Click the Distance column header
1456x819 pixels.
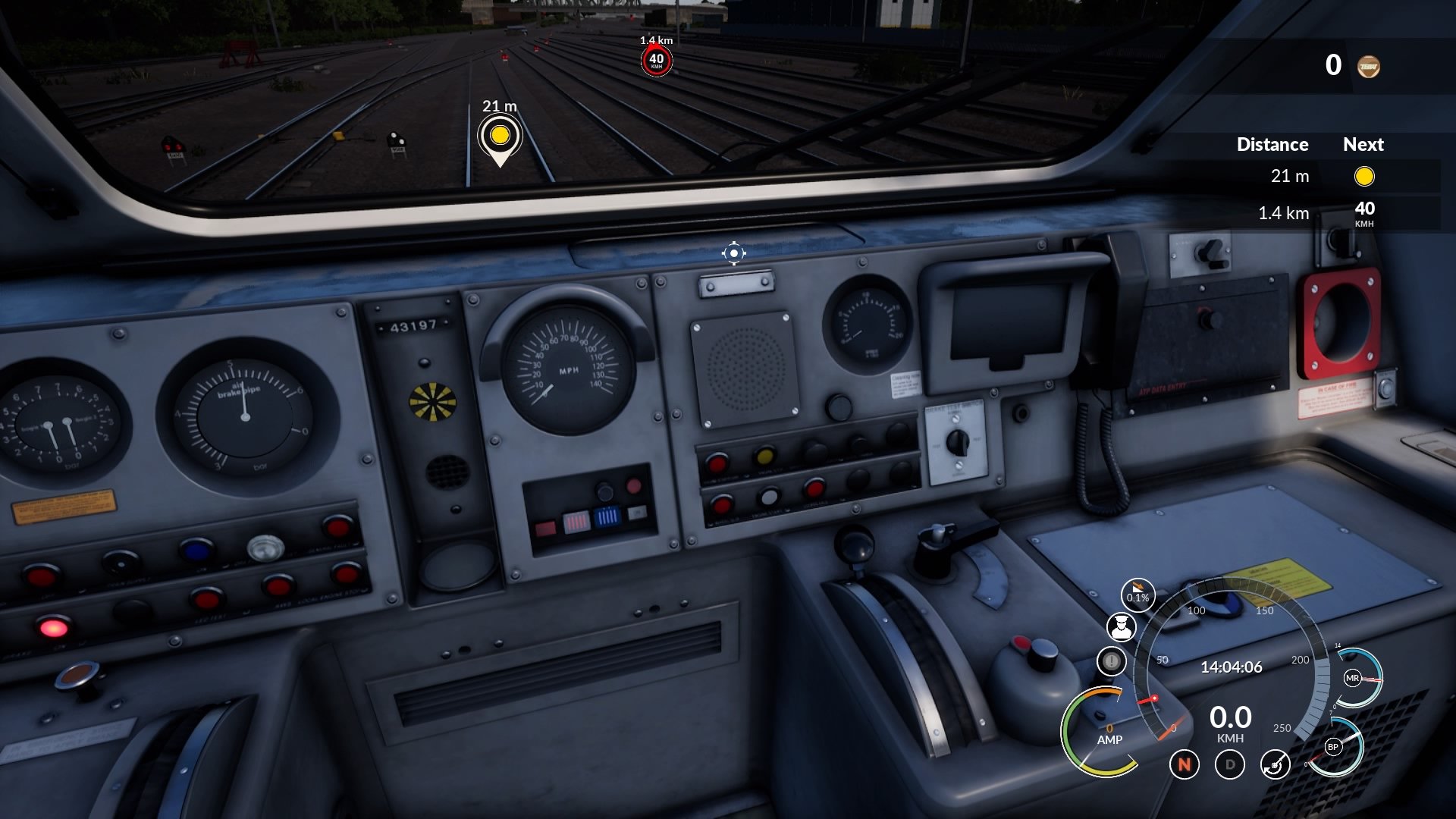(1272, 144)
